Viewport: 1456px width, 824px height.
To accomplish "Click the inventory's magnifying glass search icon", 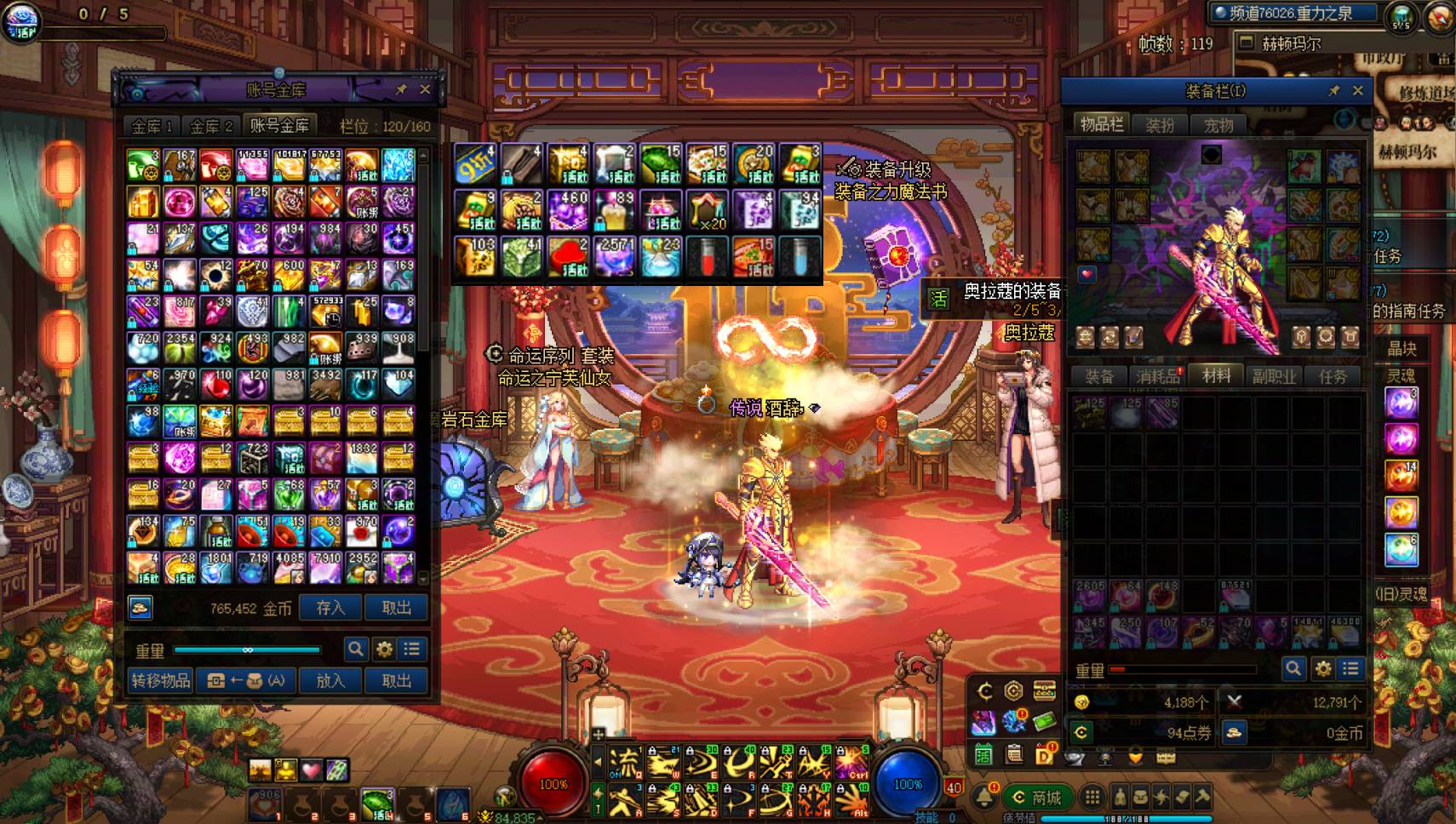I will [1293, 669].
